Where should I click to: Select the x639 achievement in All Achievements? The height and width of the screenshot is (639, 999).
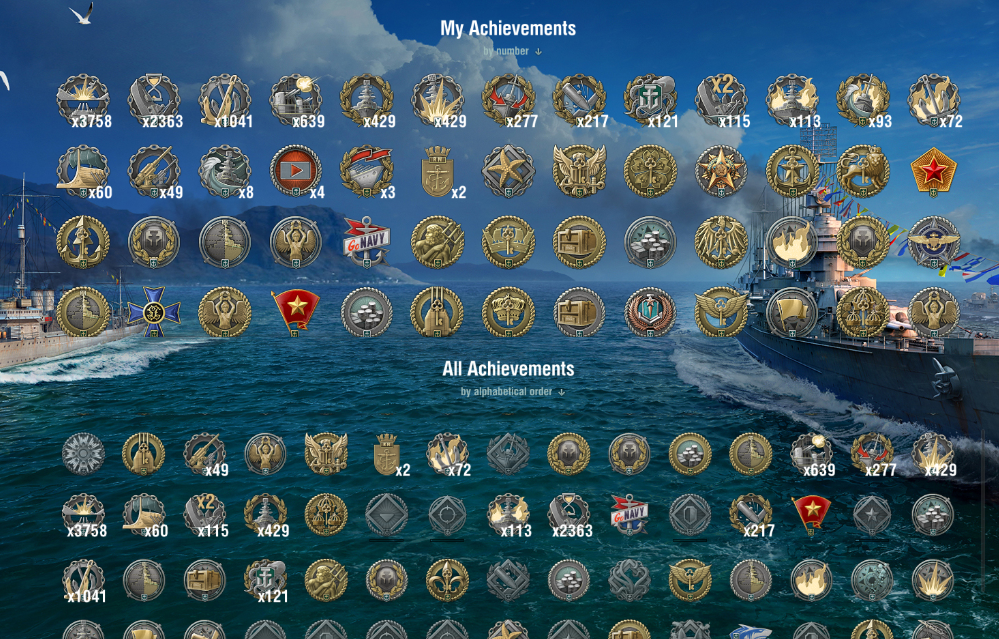pos(811,455)
